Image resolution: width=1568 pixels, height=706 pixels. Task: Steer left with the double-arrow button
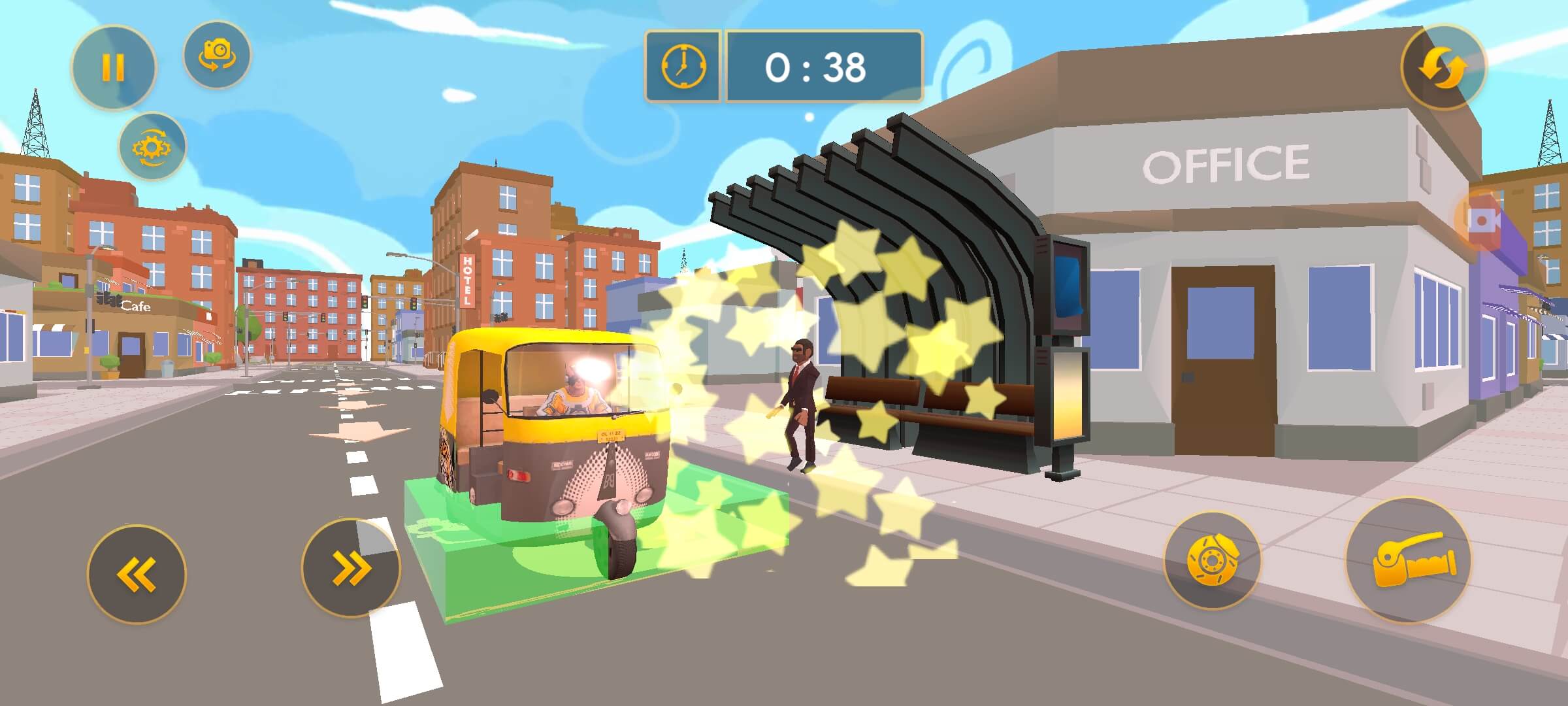[137, 574]
